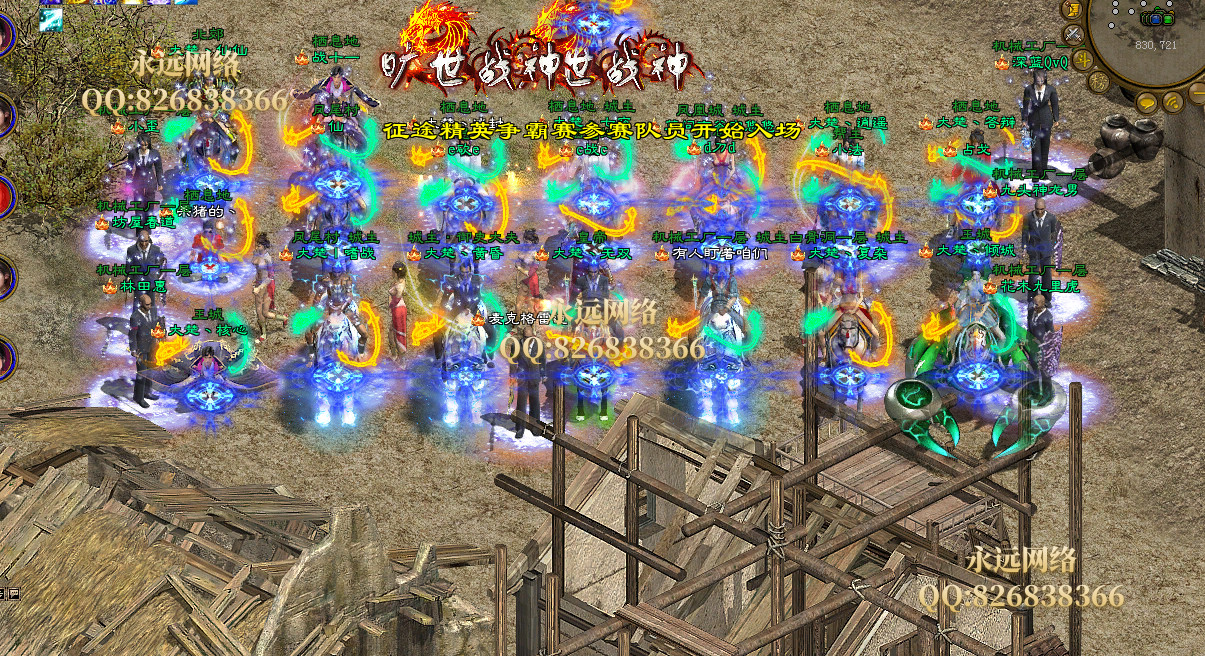1205x656 pixels.
Task: Click the yellow speech bubble button
Action: point(1146,103)
